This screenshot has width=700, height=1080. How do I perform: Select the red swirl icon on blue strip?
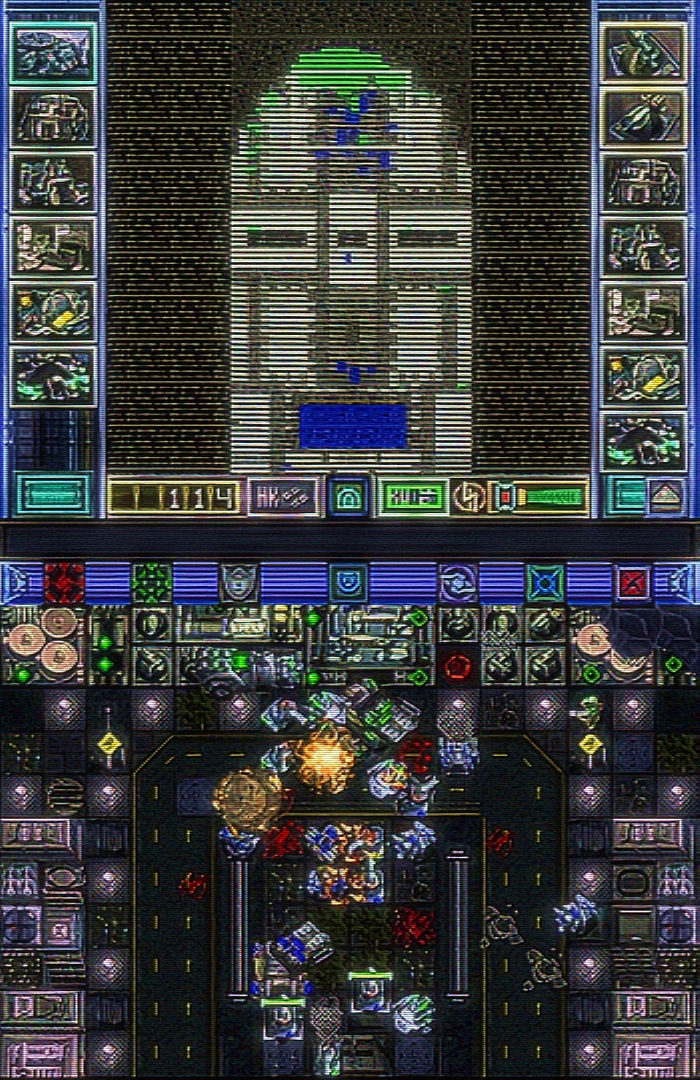pyautogui.click(x=65, y=582)
